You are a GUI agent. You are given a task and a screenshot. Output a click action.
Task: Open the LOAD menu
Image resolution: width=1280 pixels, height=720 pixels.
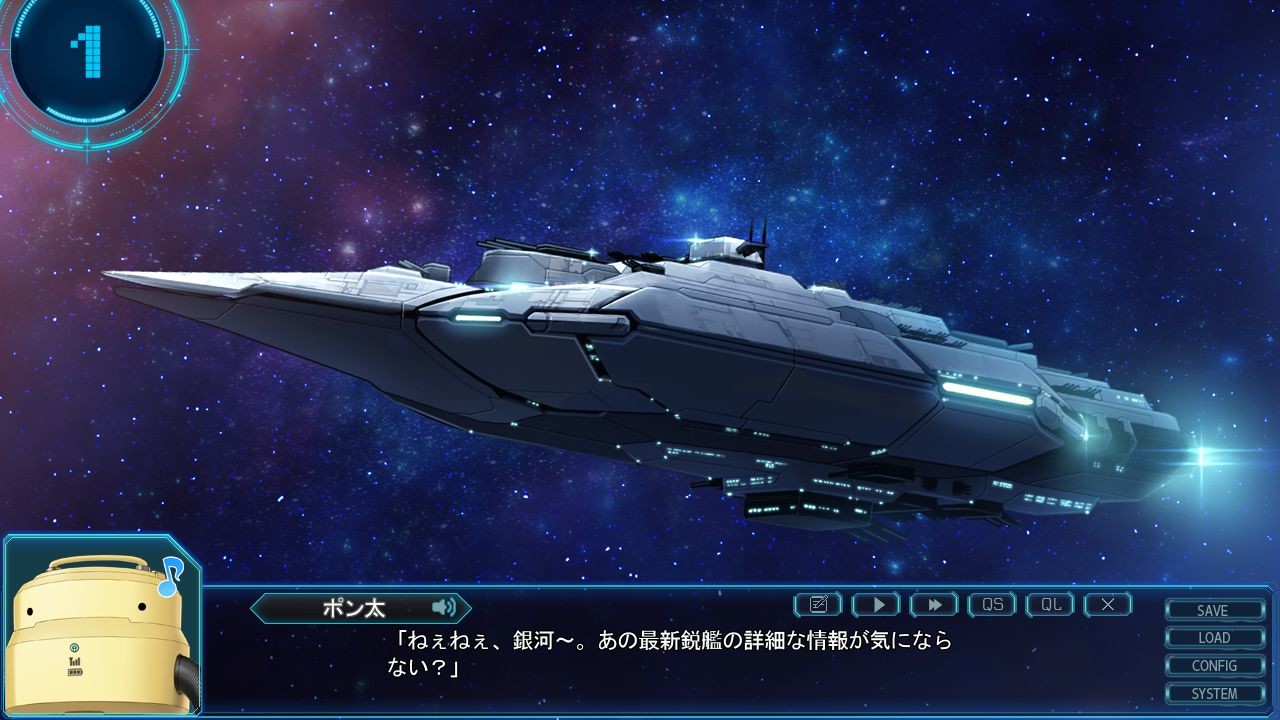(1214, 638)
